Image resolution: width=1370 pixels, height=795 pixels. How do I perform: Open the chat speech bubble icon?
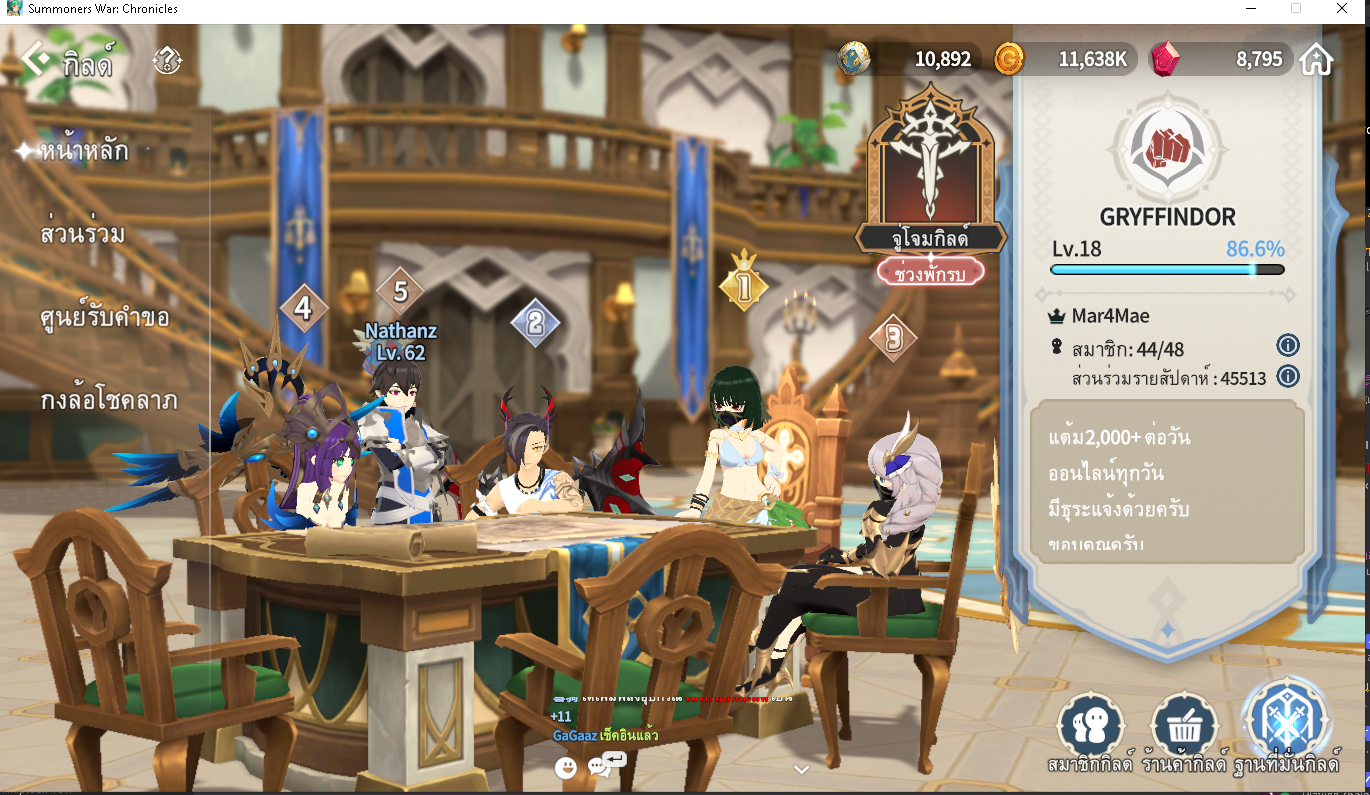tap(600, 767)
